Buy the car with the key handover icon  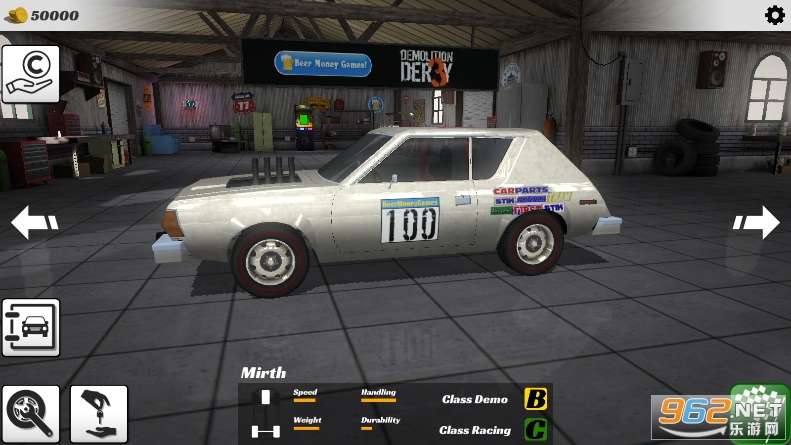[x=99, y=413]
